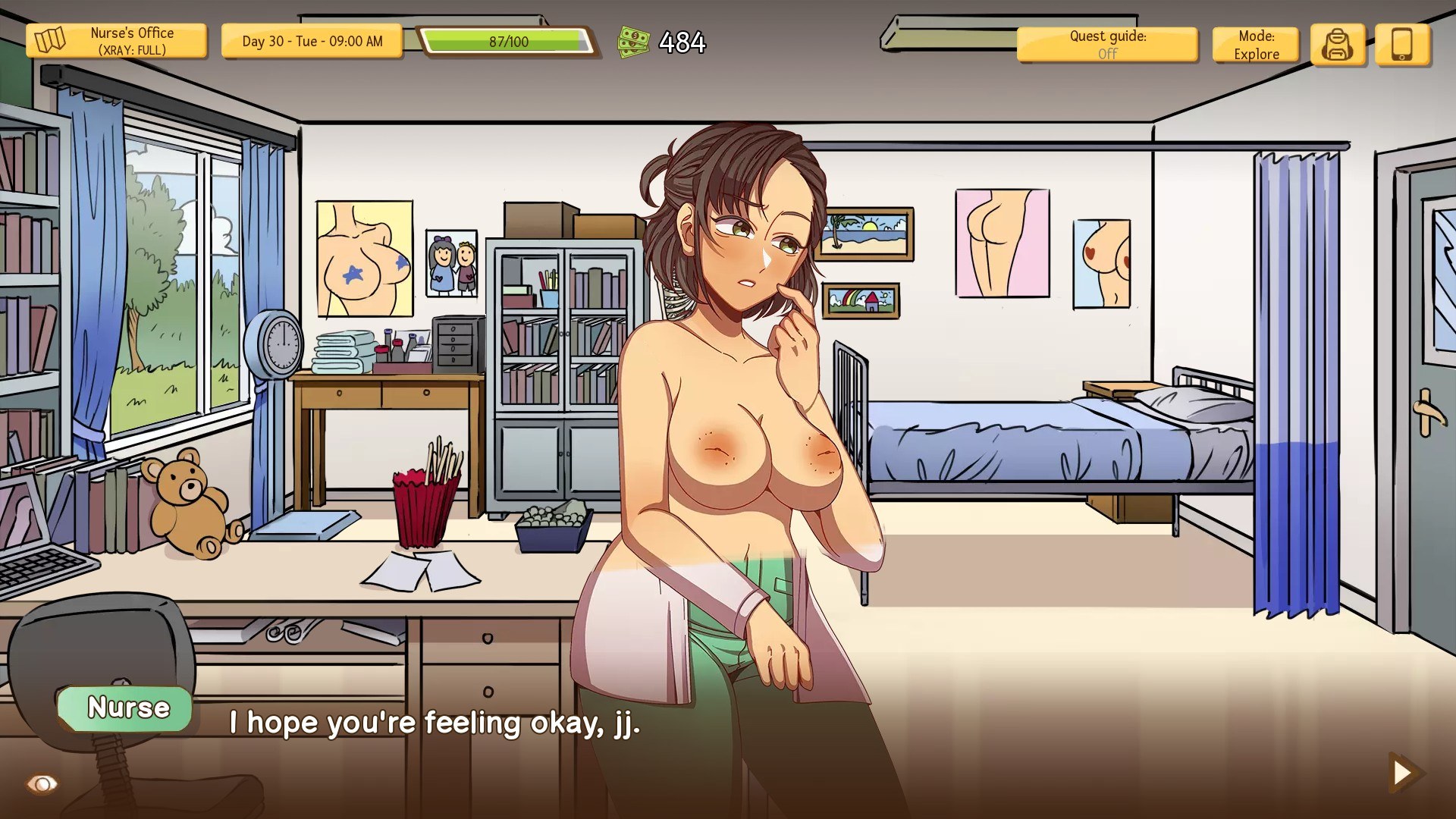Switch the Mode: Explore button
1456x819 pixels.
pyautogui.click(x=1256, y=45)
